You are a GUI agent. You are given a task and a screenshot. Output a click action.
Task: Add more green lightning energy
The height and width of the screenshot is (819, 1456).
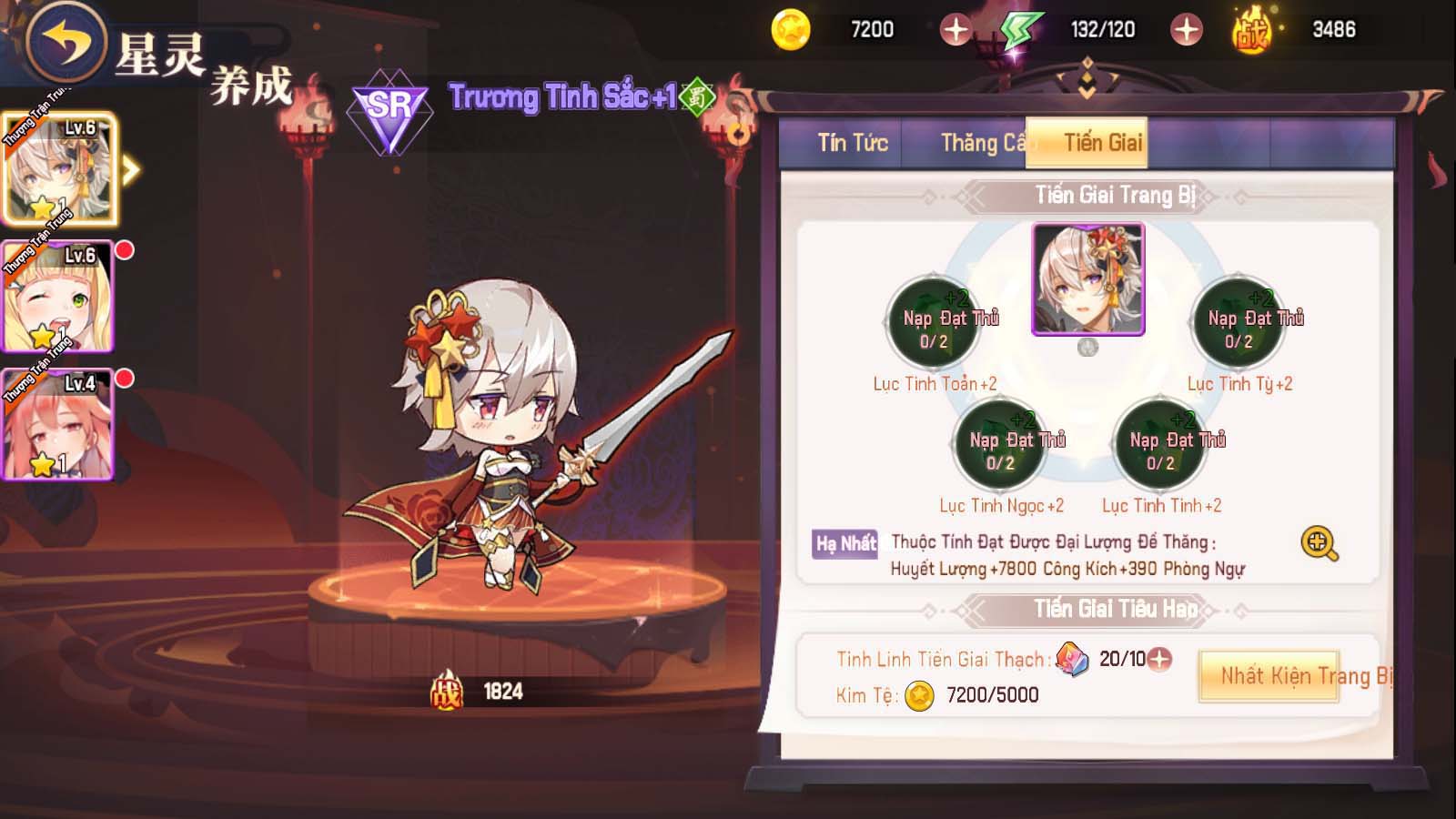point(1186,30)
